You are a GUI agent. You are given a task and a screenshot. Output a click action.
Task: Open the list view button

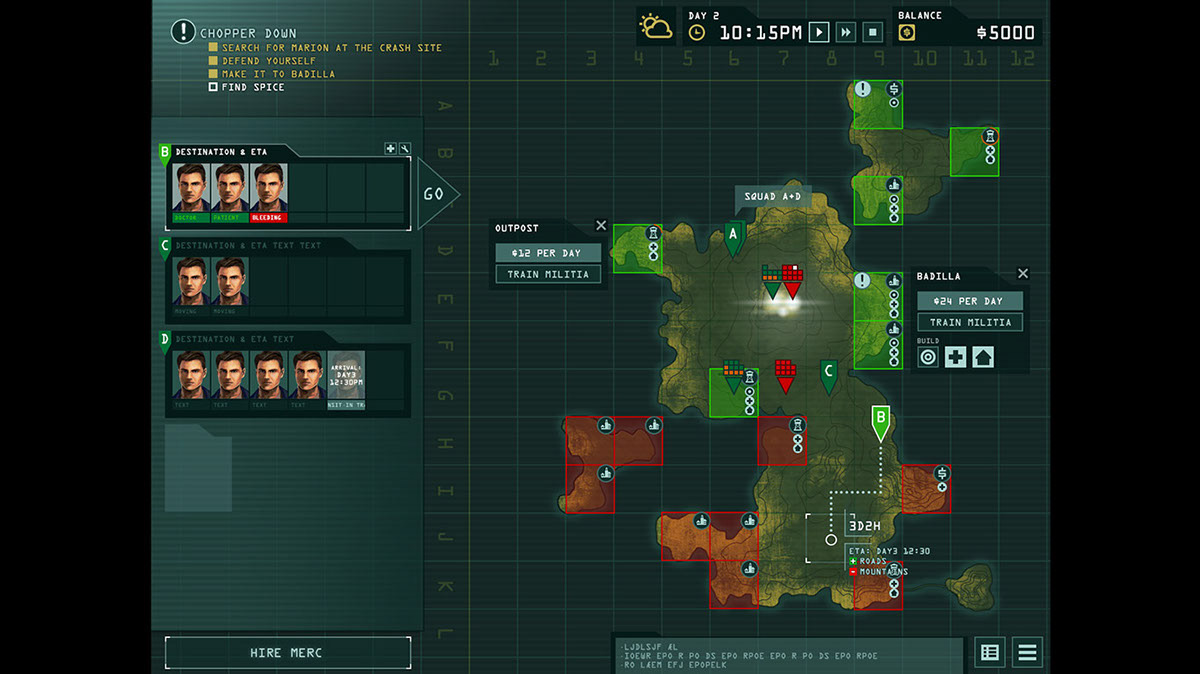point(990,653)
